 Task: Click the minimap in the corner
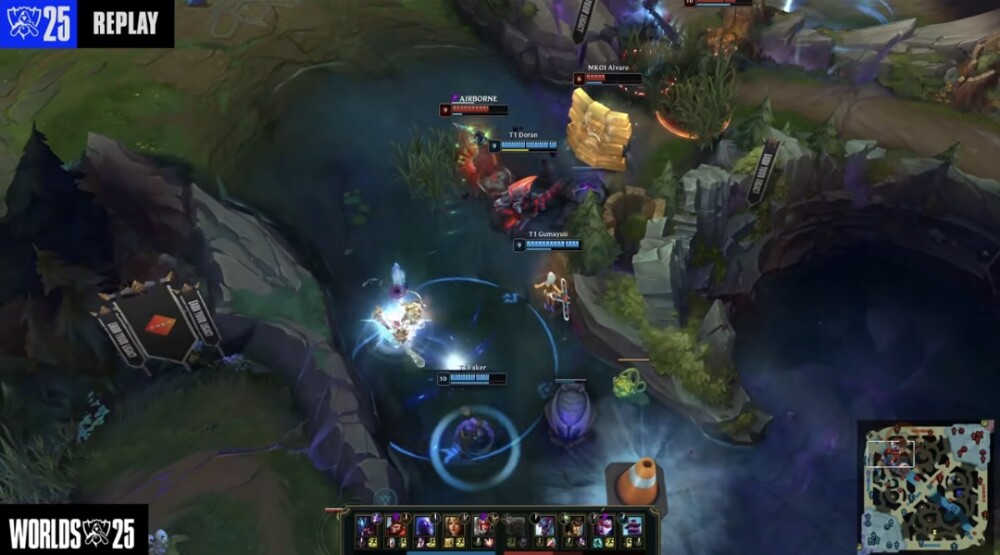click(925, 486)
